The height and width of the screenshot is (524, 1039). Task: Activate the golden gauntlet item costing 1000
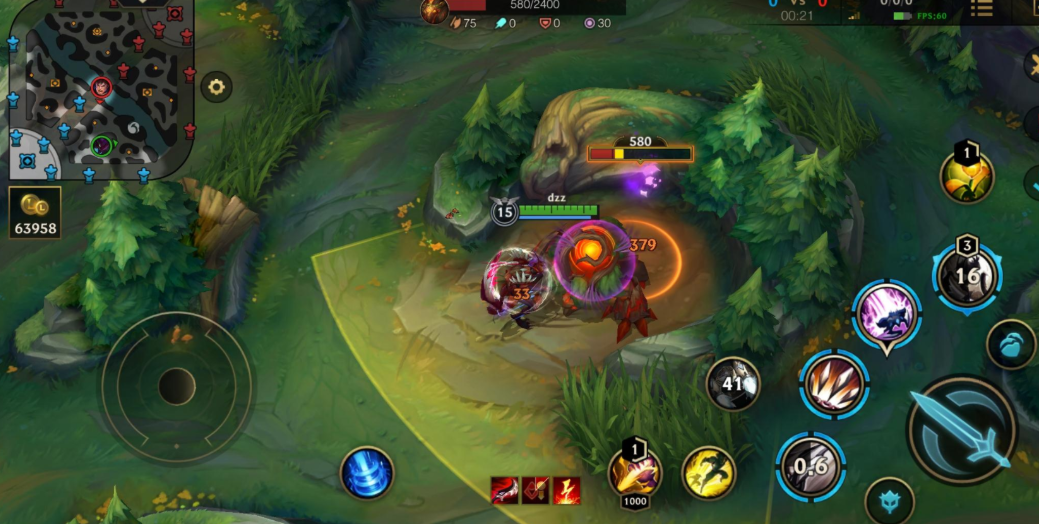pyautogui.click(x=635, y=470)
